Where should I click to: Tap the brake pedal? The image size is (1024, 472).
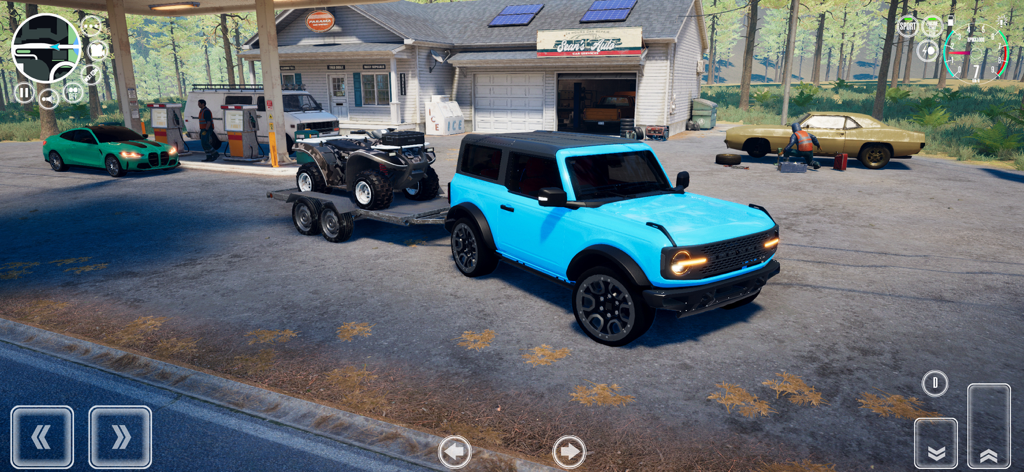936,443
